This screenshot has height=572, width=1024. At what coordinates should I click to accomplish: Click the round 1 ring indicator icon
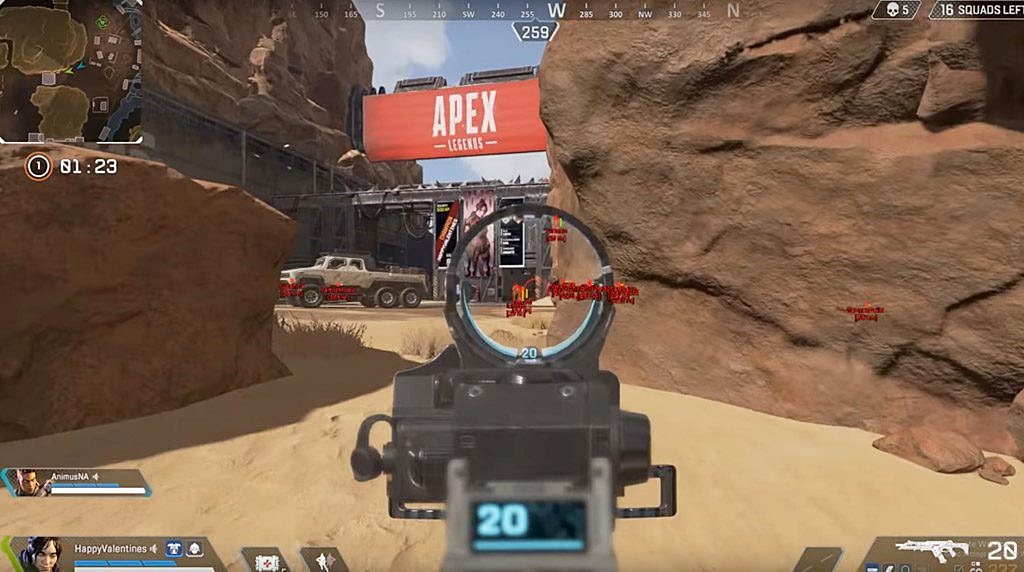(38, 166)
